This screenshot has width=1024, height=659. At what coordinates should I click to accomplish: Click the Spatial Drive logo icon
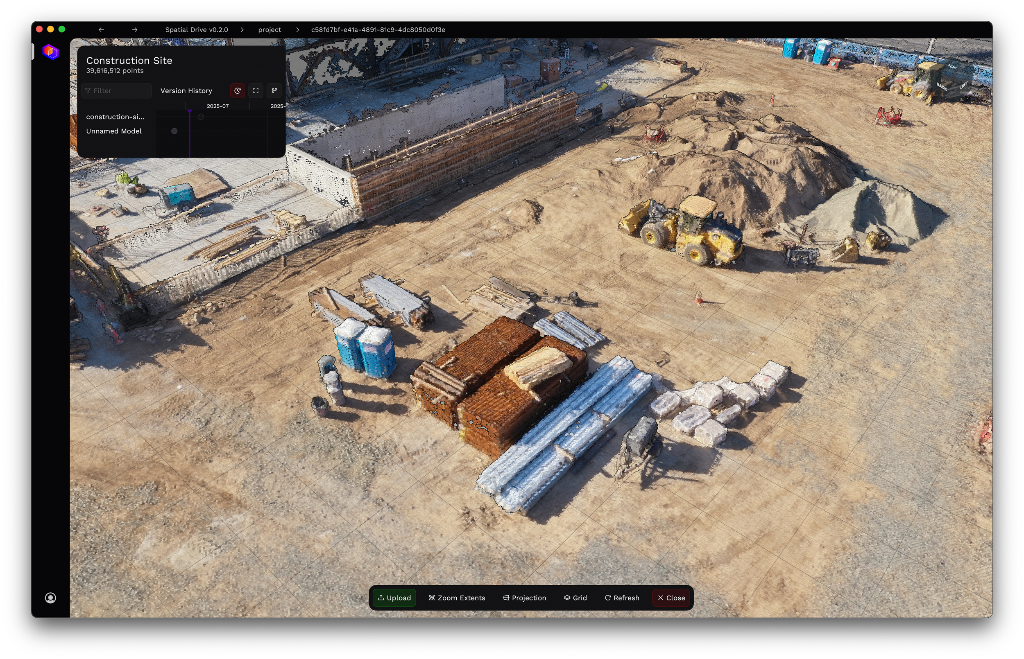coord(50,51)
